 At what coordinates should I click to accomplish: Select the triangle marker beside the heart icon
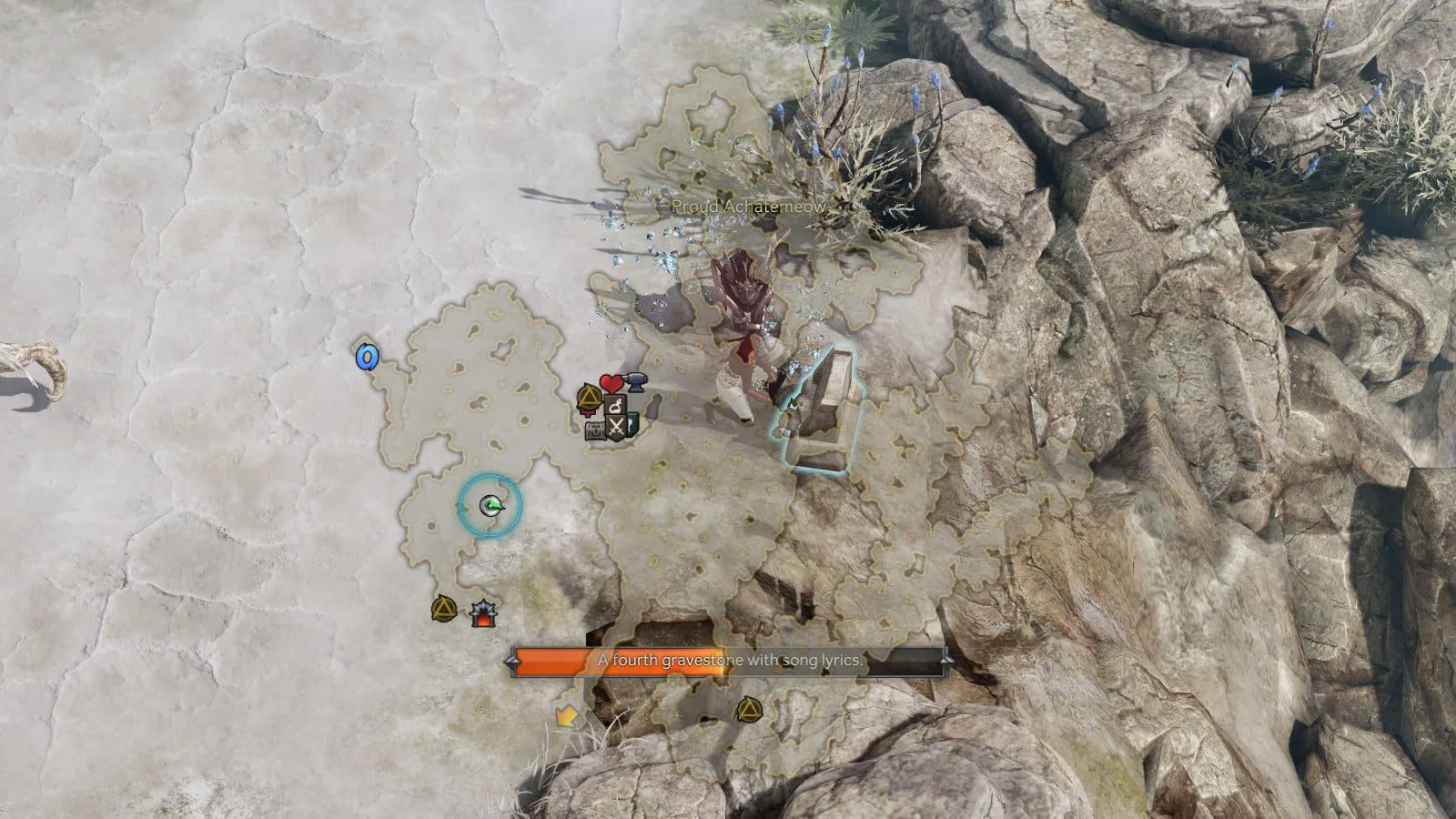point(590,397)
